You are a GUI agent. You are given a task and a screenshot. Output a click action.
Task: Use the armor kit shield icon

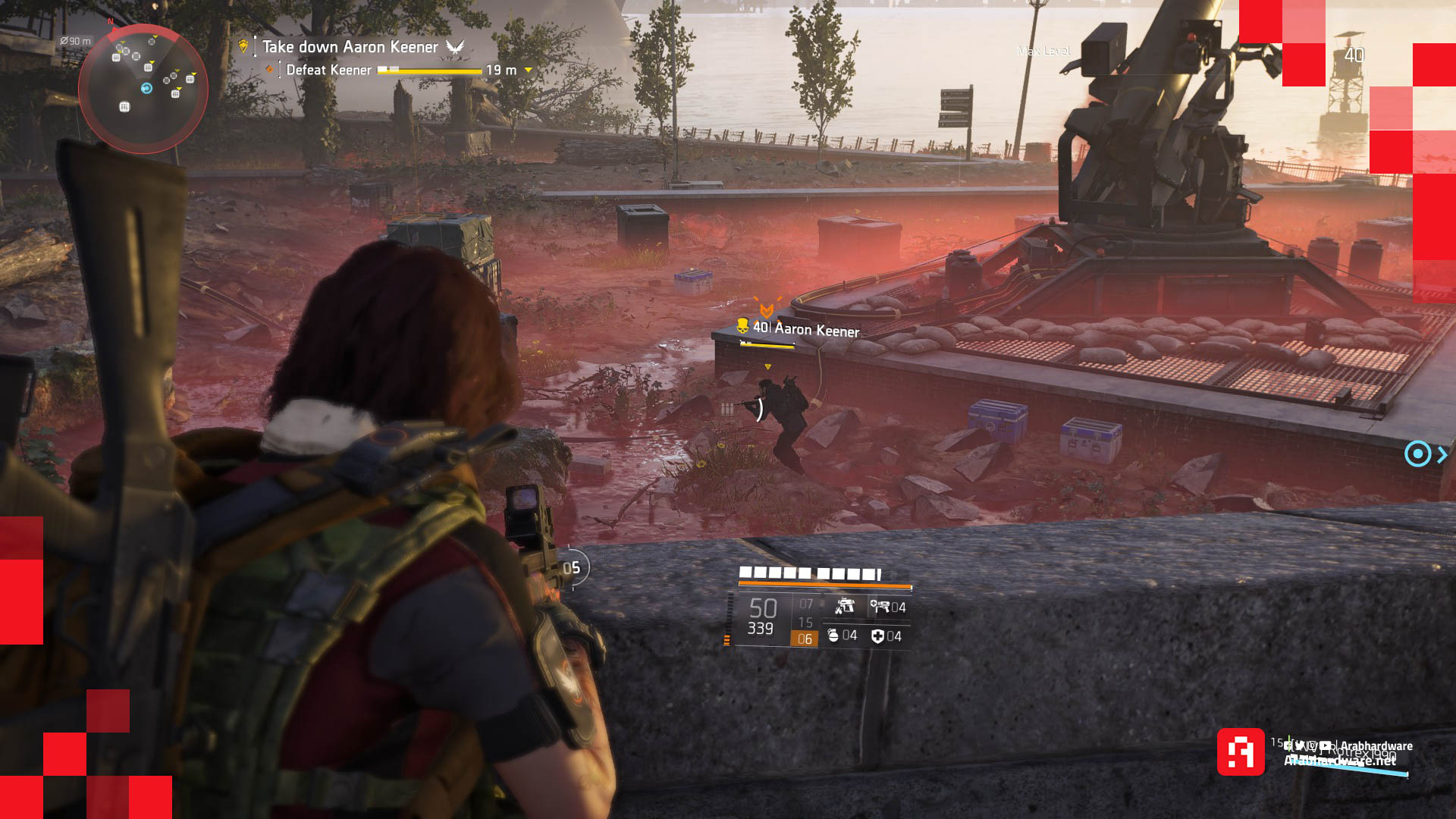click(877, 636)
